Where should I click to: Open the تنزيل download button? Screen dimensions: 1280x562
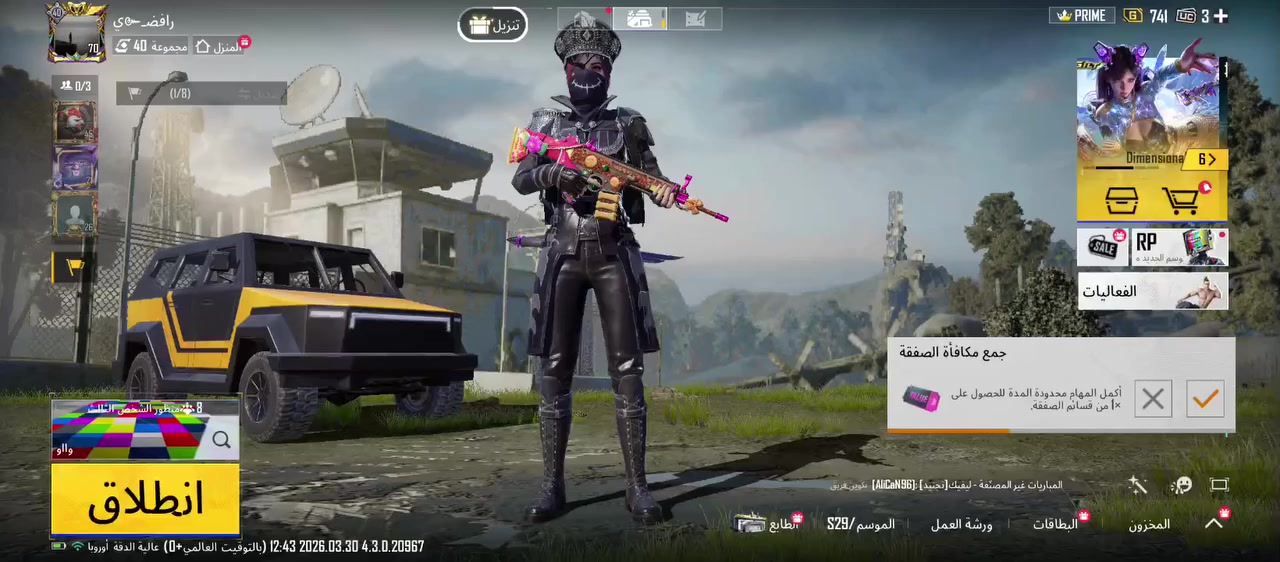coord(493,25)
